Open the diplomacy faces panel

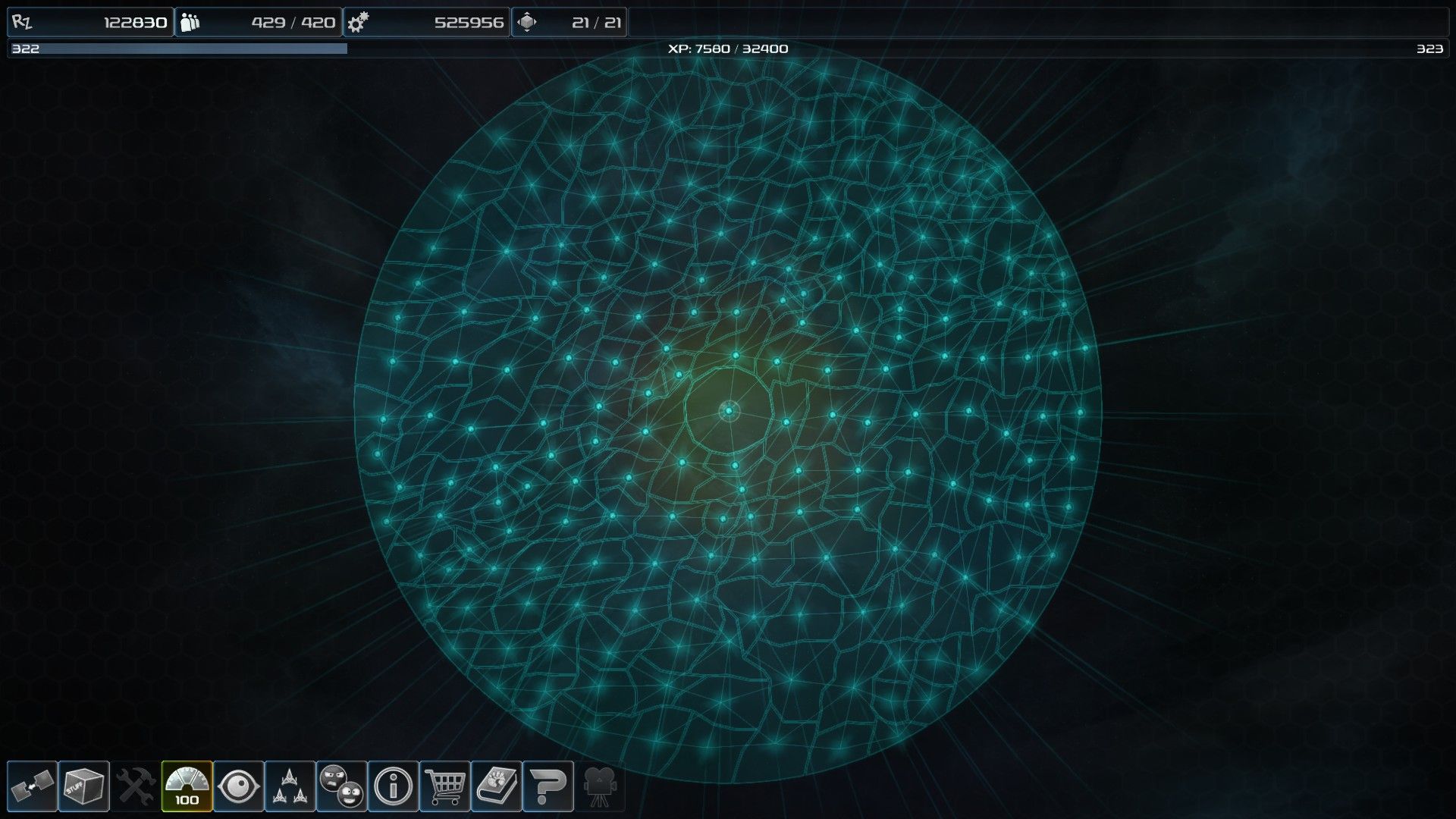pos(341,785)
